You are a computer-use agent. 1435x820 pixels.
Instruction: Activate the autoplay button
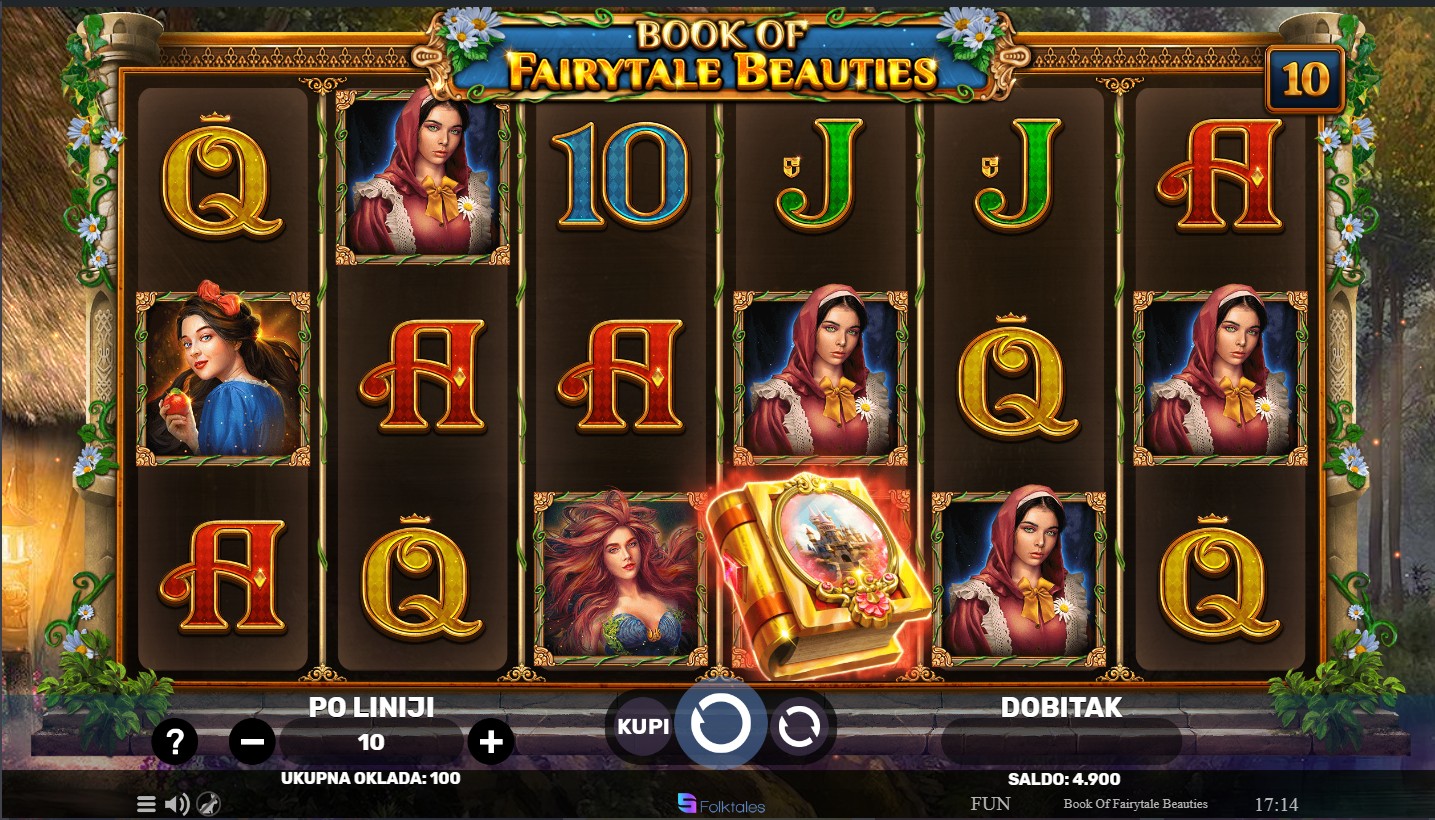798,727
